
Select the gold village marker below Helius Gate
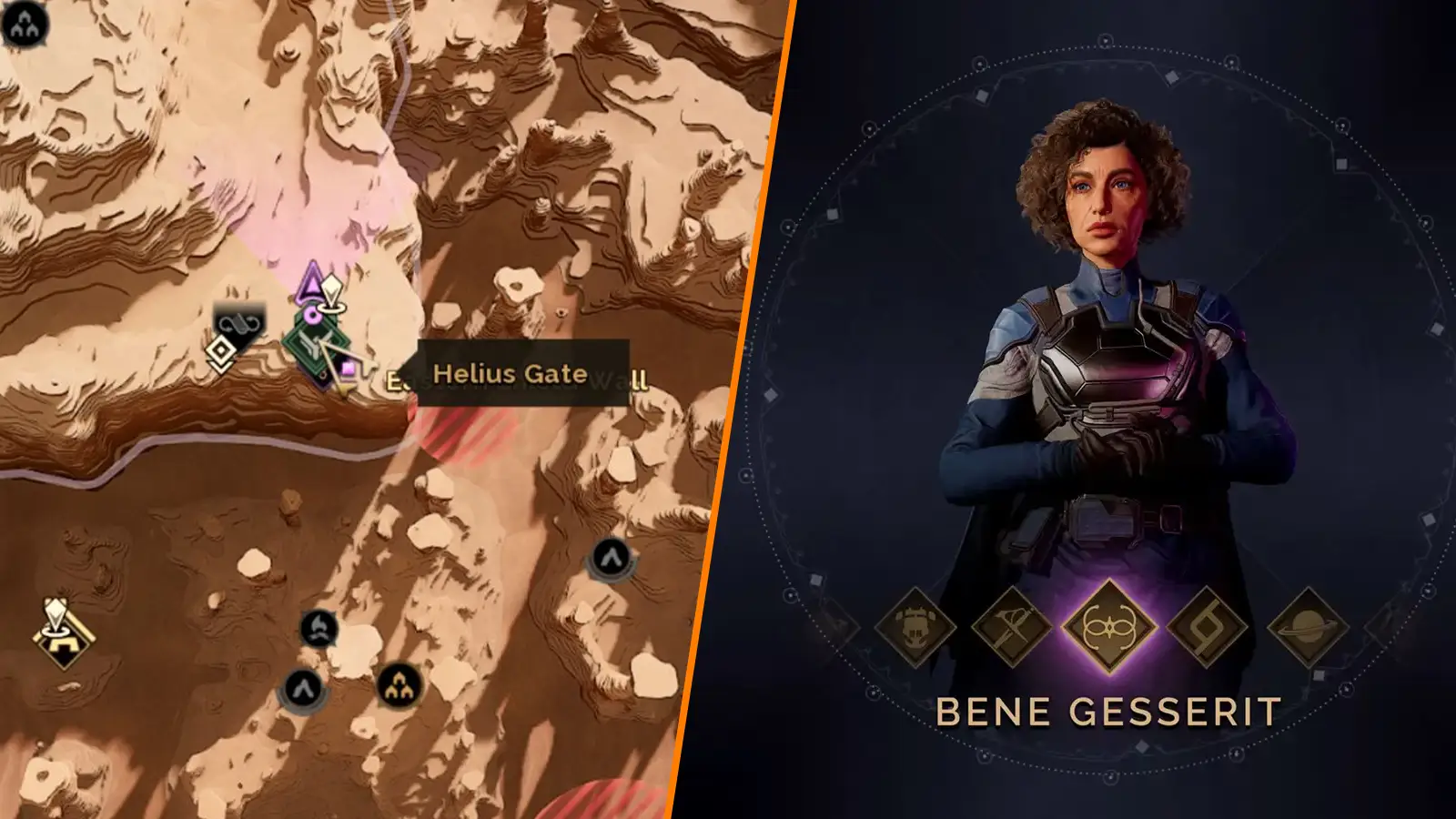tap(401, 687)
